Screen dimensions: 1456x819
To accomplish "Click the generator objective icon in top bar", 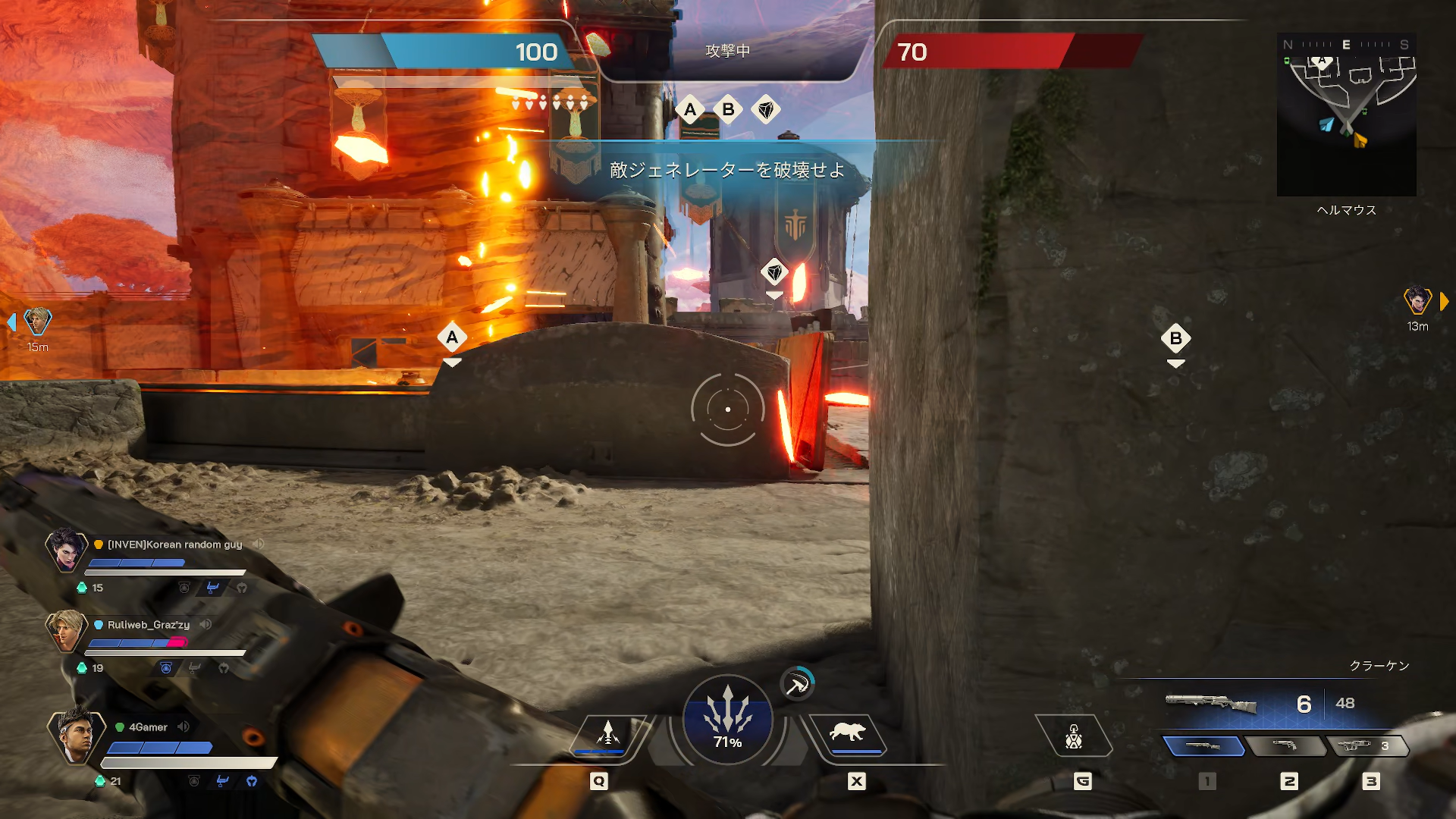I will (x=766, y=110).
